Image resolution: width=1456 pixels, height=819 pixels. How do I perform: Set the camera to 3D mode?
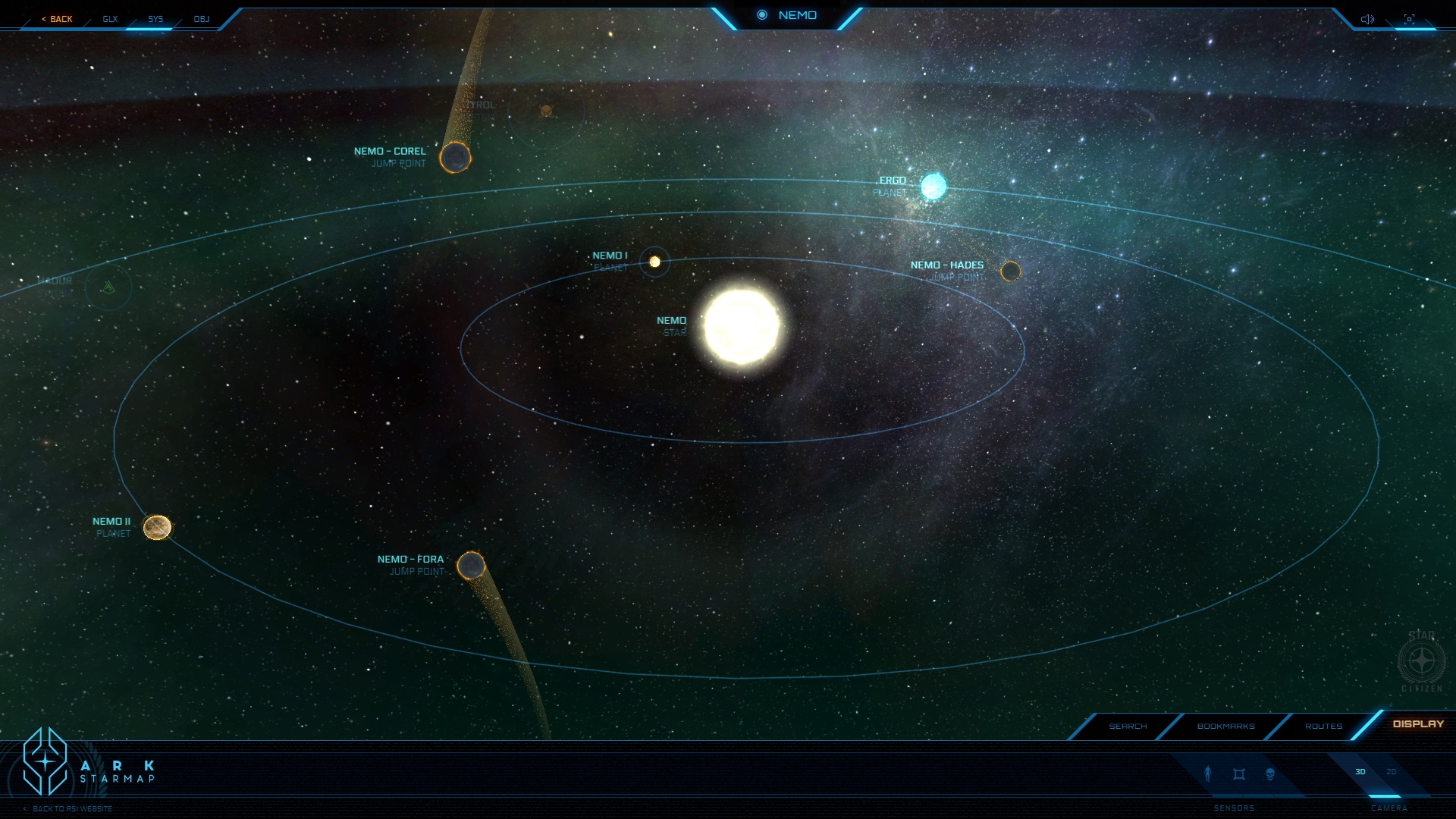click(1360, 772)
